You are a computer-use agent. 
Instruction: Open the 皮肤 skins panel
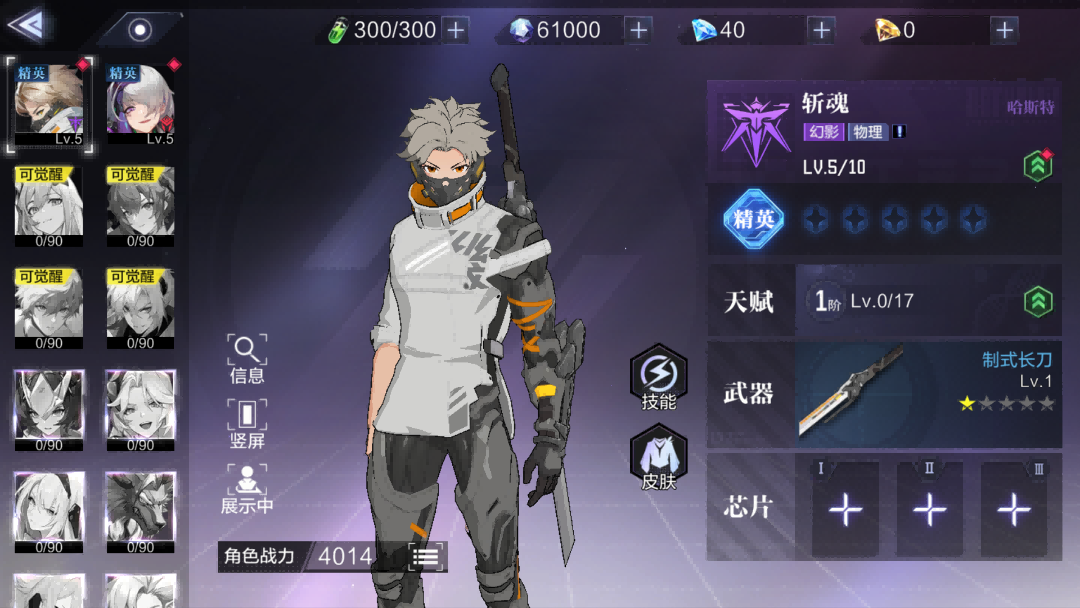pos(659,460)
